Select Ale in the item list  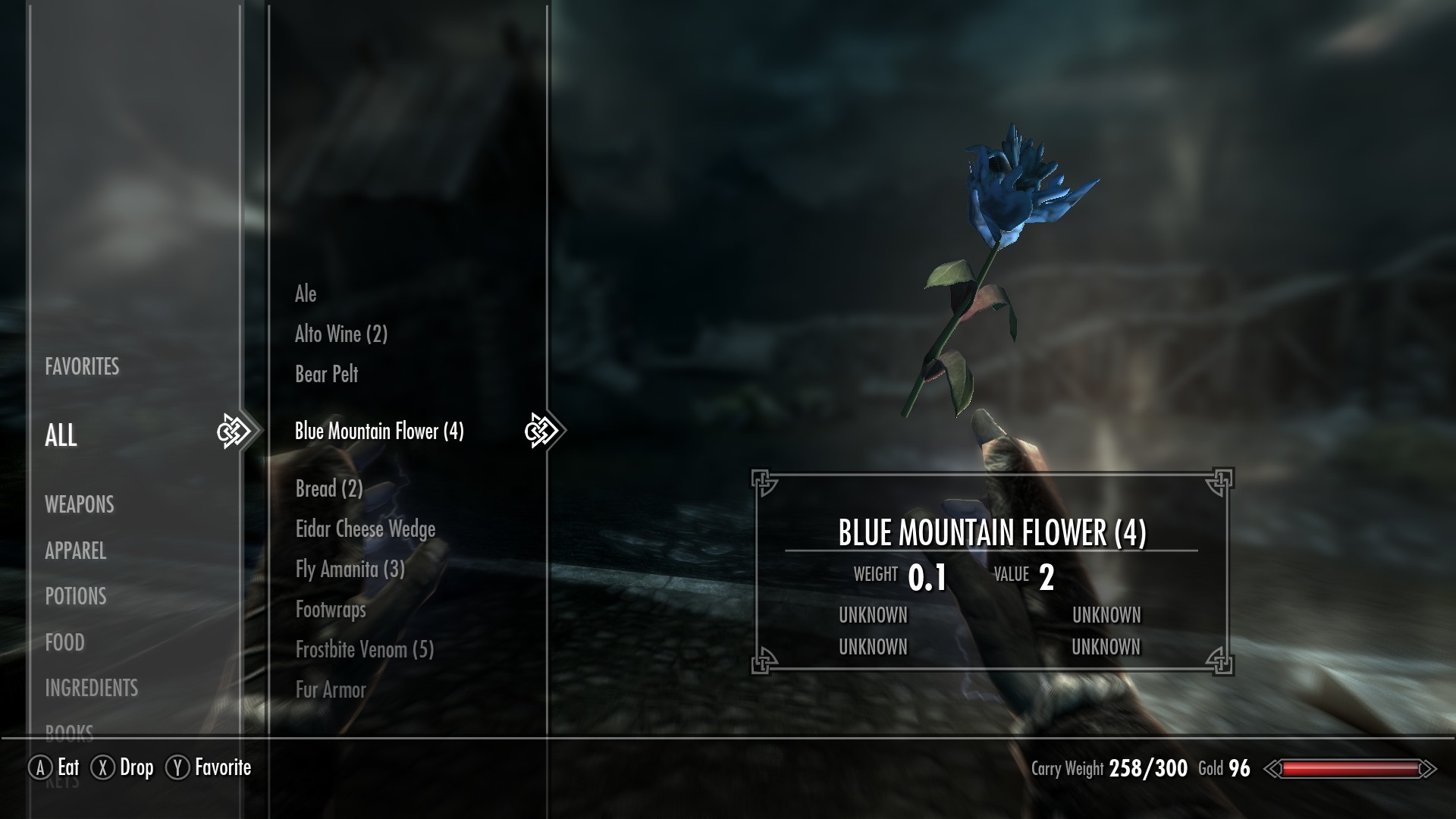306,294
